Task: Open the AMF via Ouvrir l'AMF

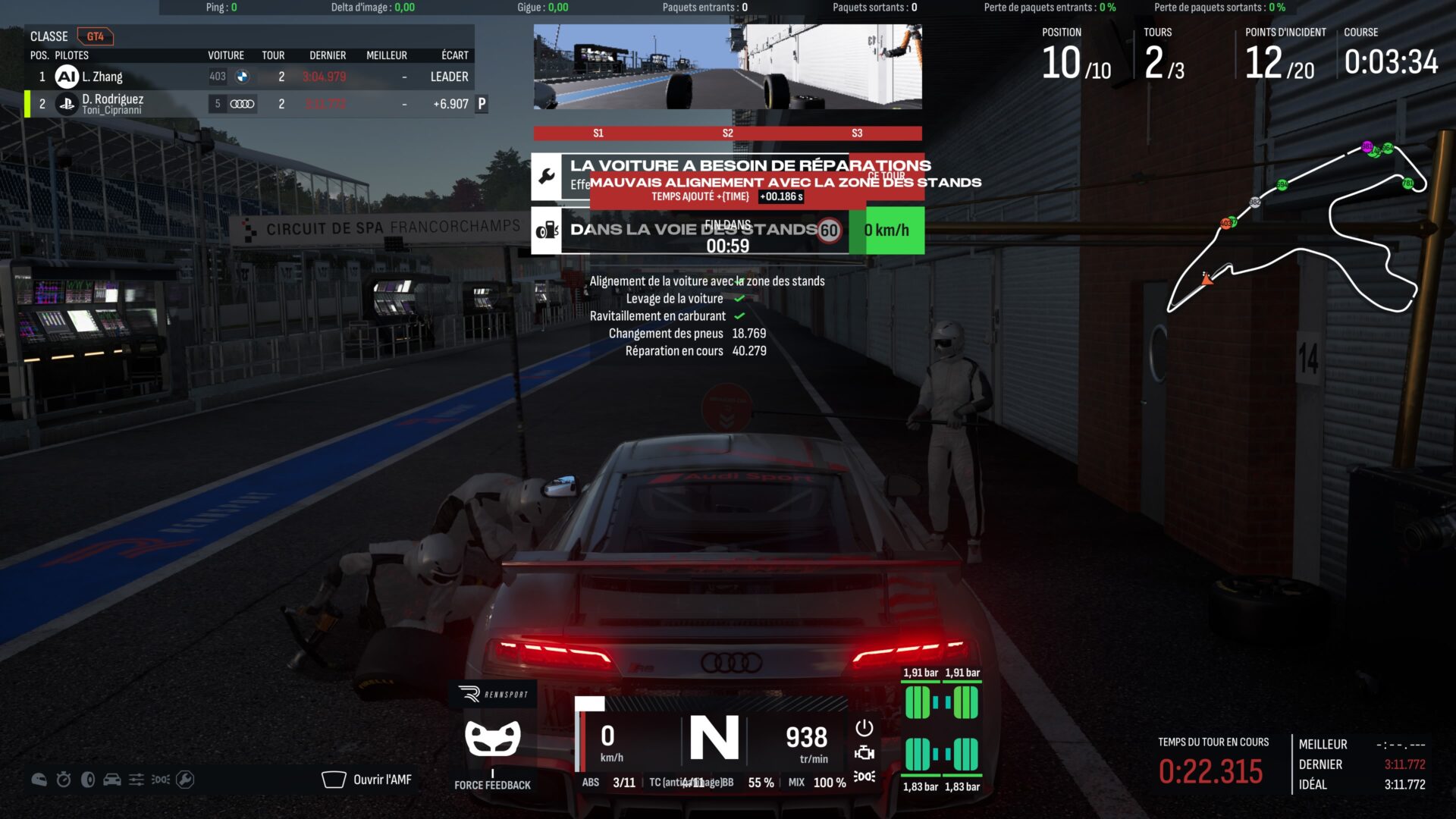Action: pos(368,780)
